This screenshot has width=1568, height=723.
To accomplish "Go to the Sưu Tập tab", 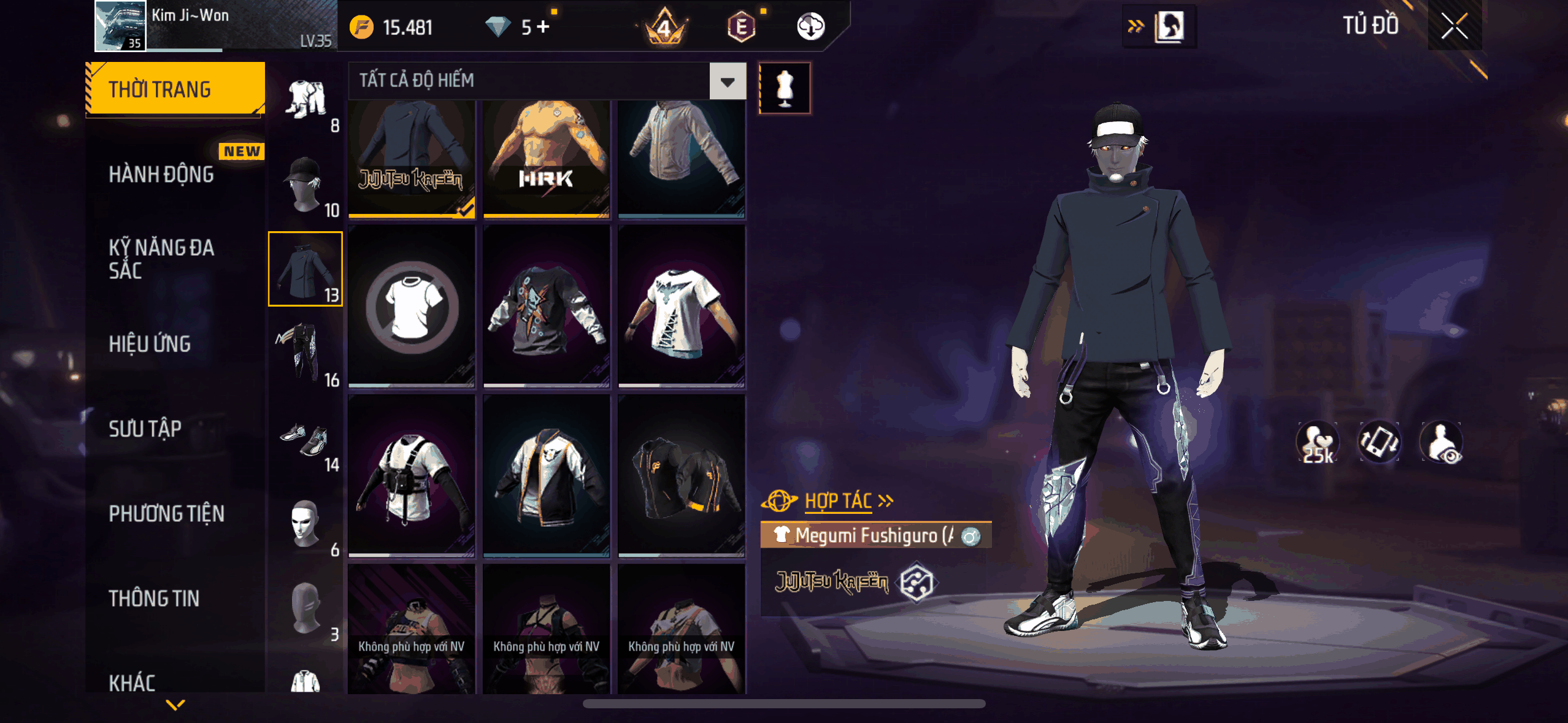I will coord(145,429).
